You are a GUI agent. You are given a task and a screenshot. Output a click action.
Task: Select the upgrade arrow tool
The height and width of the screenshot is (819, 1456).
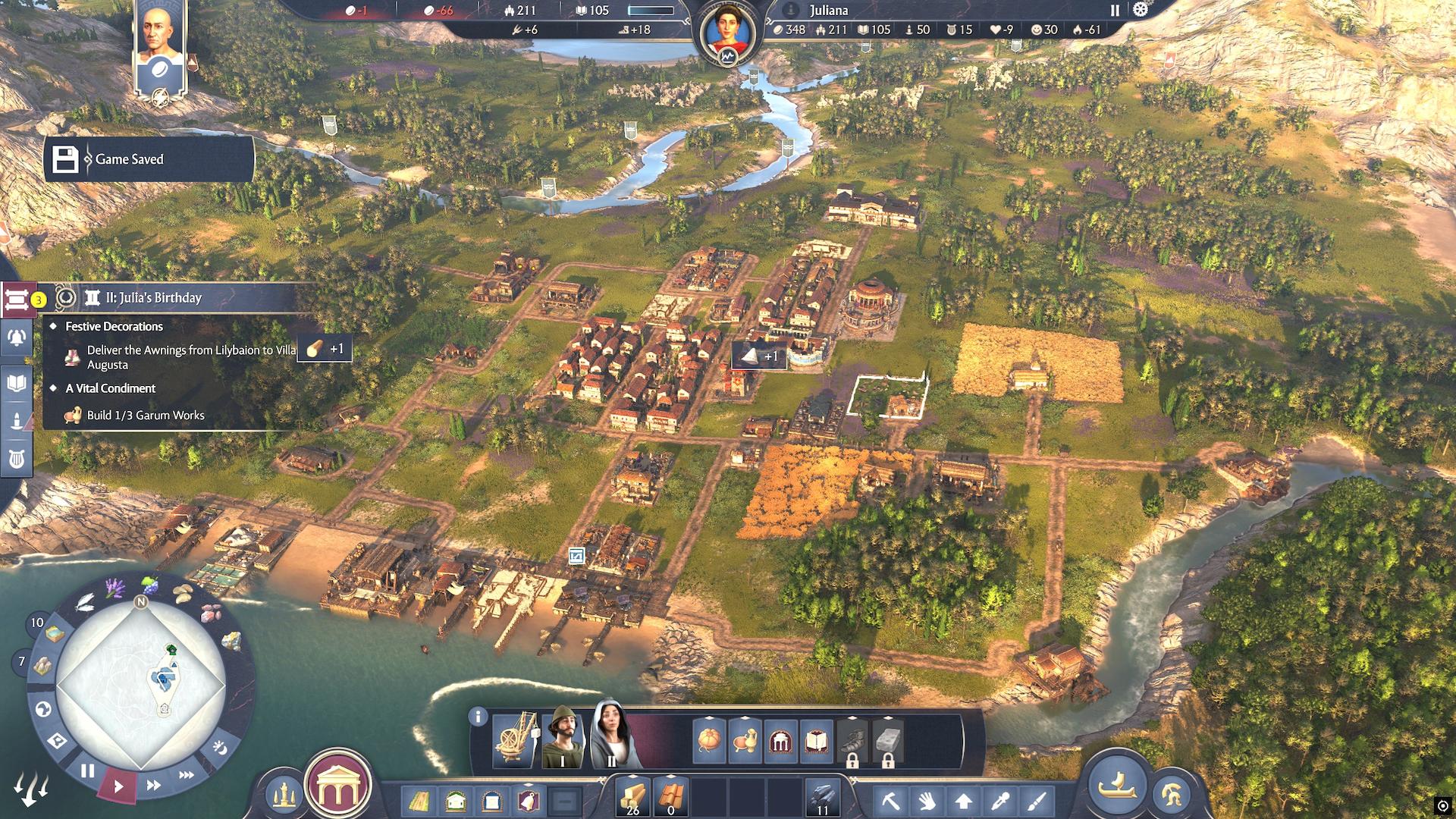tap(964, 801)
